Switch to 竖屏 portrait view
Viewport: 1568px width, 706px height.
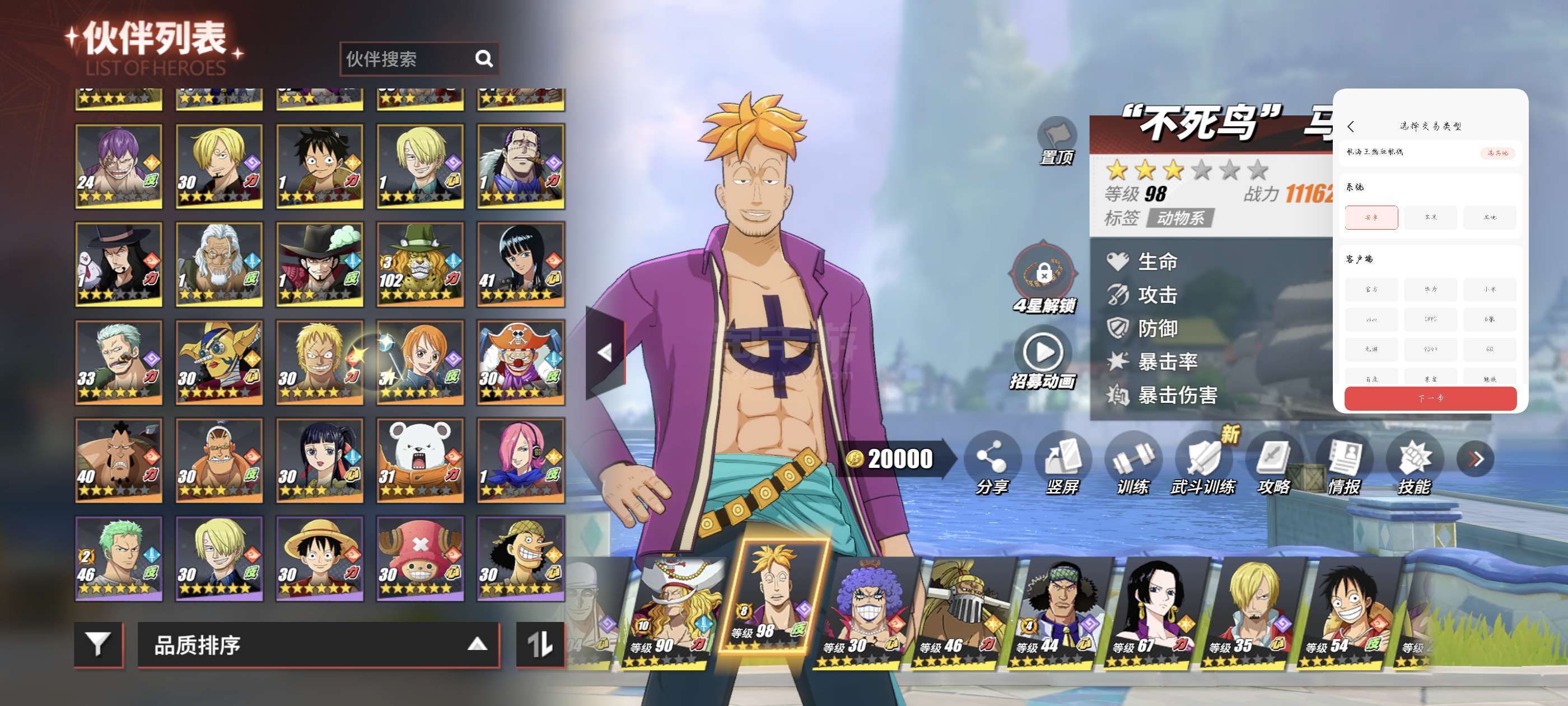1062,463
